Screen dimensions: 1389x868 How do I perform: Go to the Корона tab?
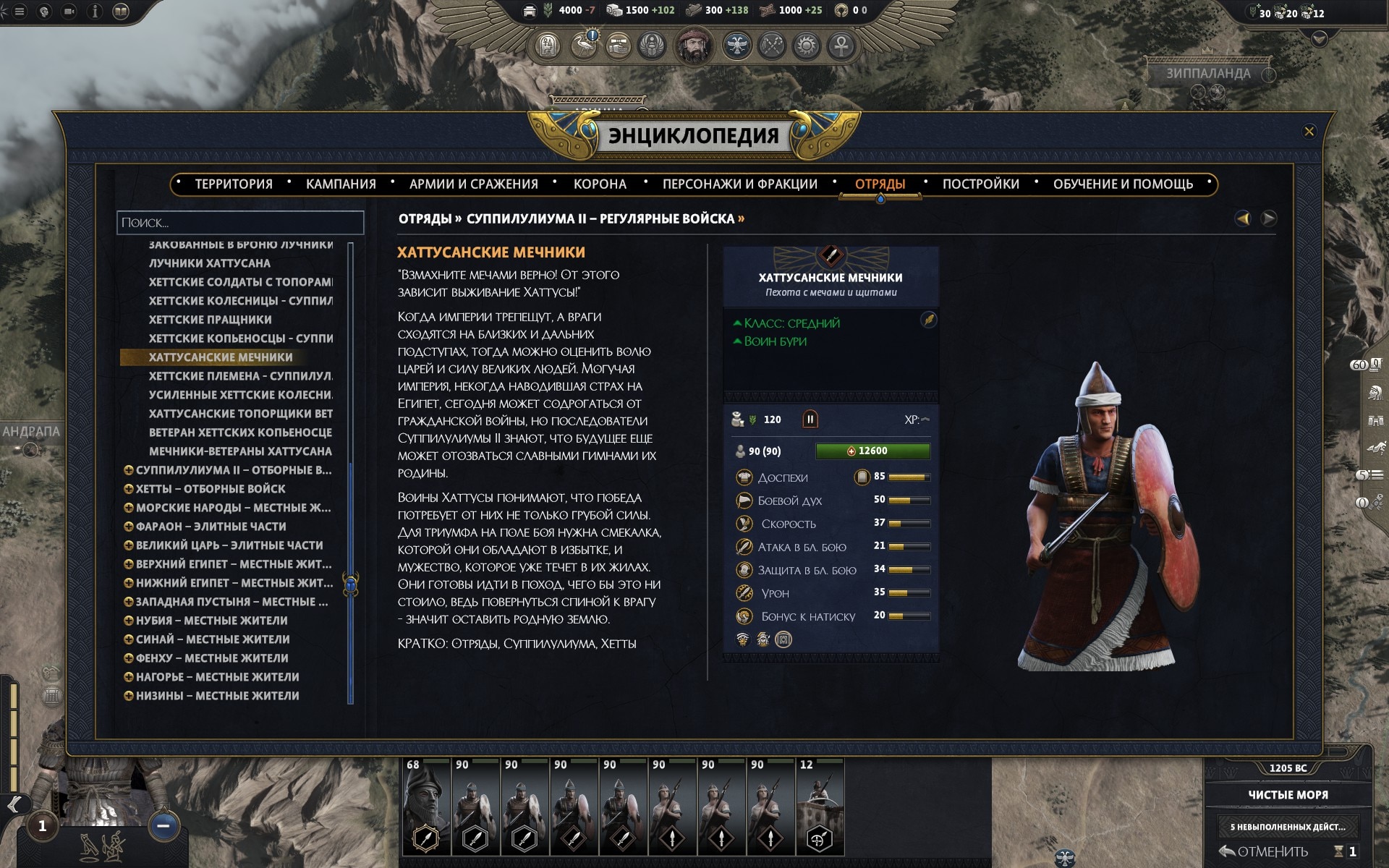(x=600, y=184)
